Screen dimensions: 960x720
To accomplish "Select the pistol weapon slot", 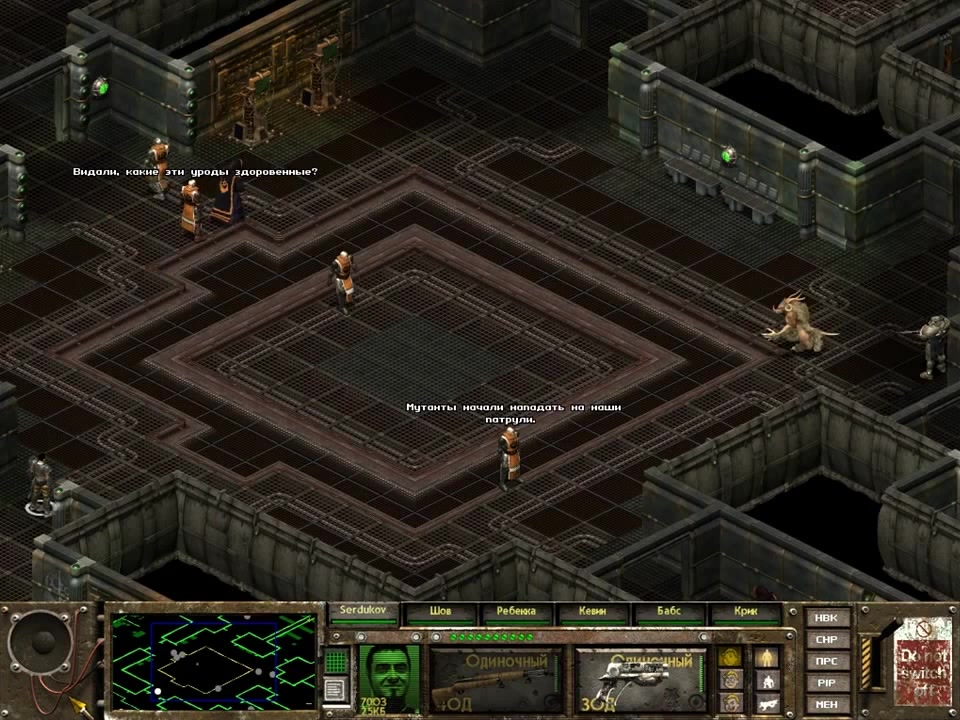I will pyautogui.click(x=638, y=678).
